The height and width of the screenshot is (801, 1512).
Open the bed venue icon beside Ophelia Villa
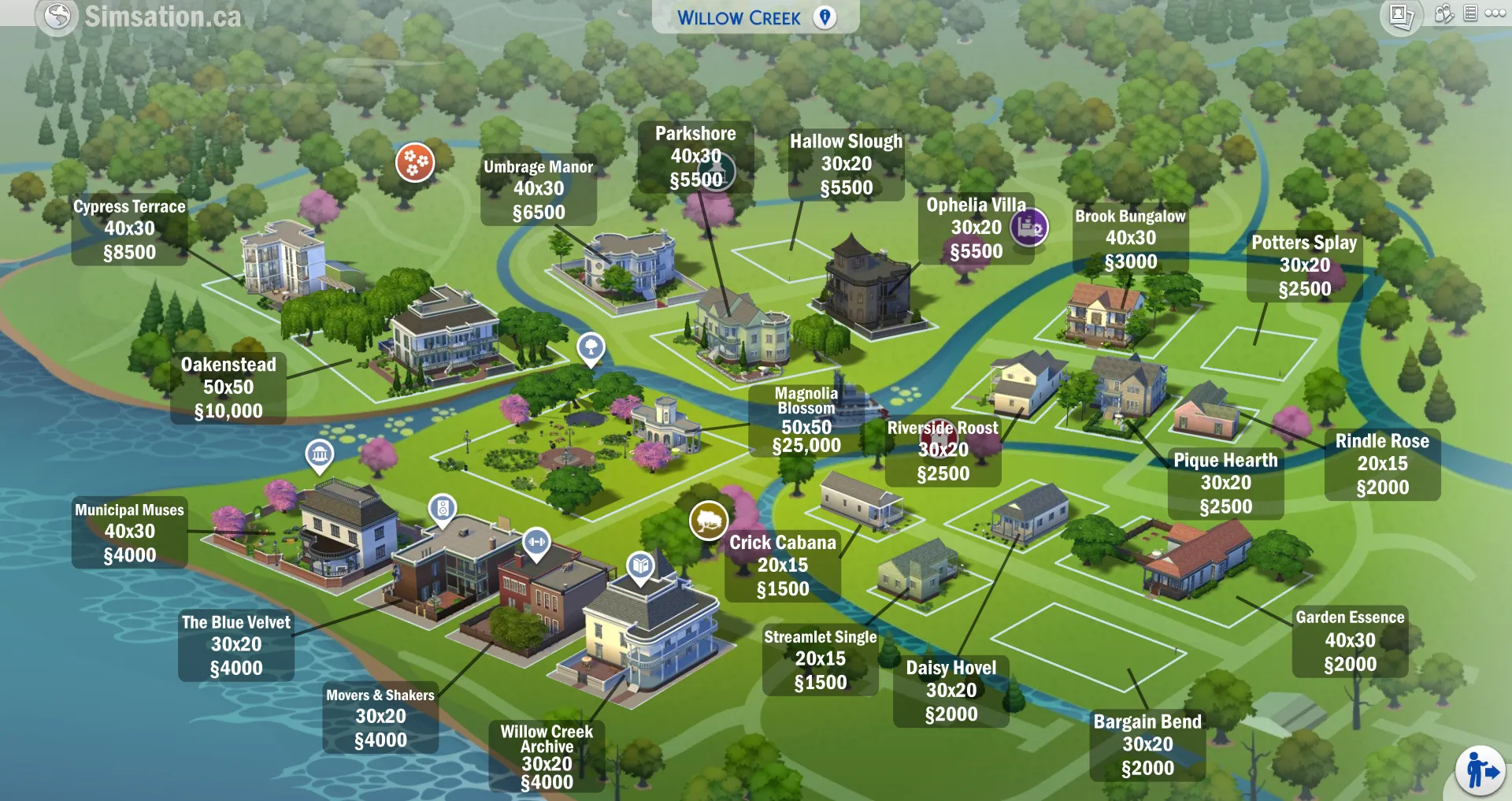[x=1029, y=227]
